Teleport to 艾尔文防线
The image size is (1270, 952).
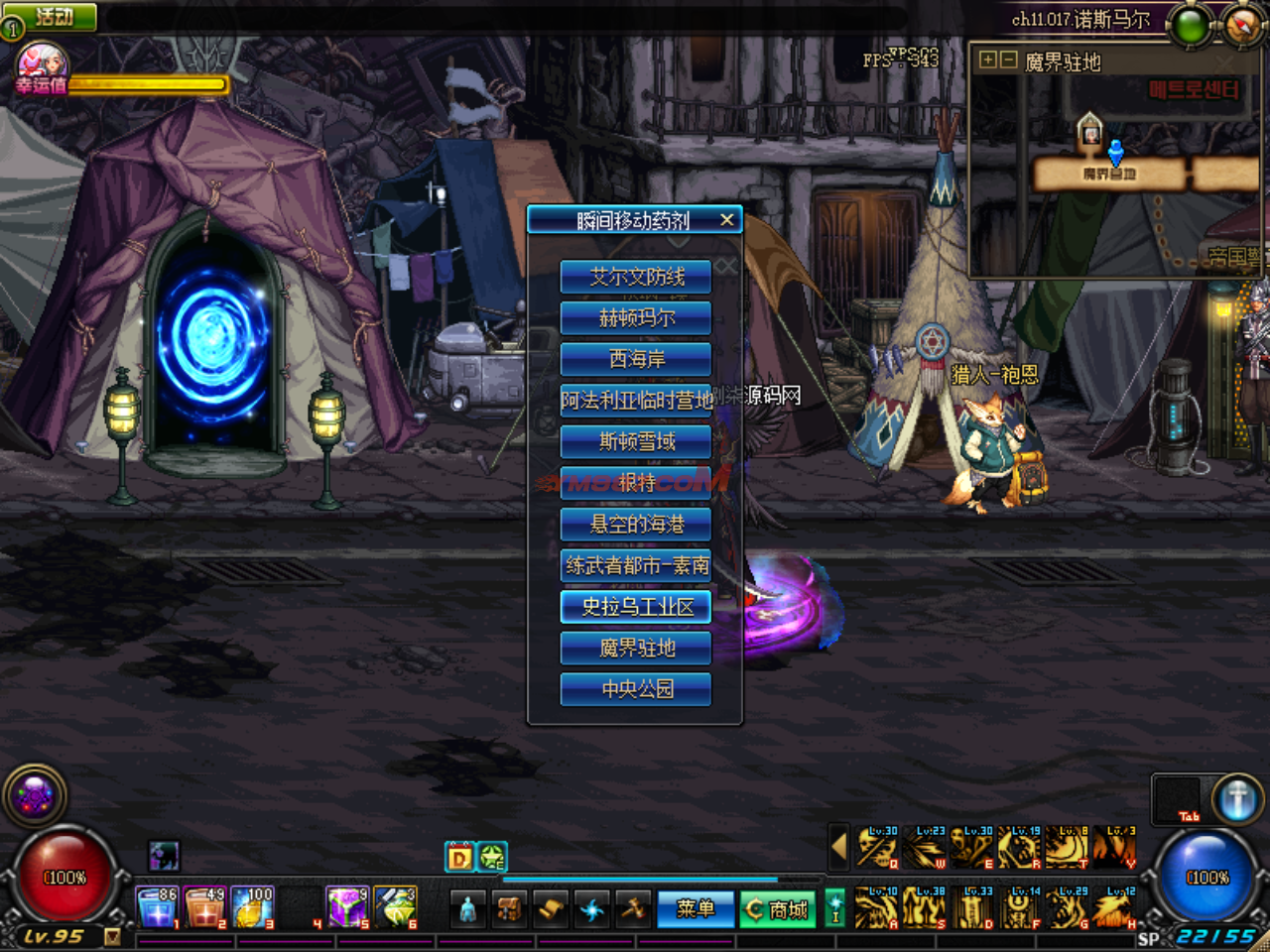coord(636,277)
